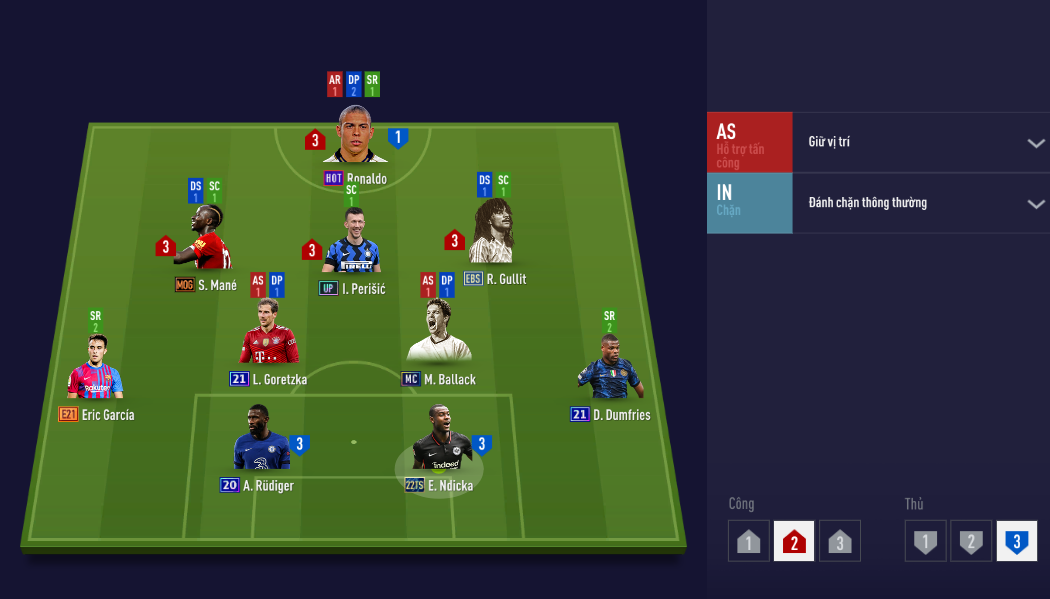The image size is (1050, 599).
Task: Set attack (Công) level to 2
Action: (794, 542)
